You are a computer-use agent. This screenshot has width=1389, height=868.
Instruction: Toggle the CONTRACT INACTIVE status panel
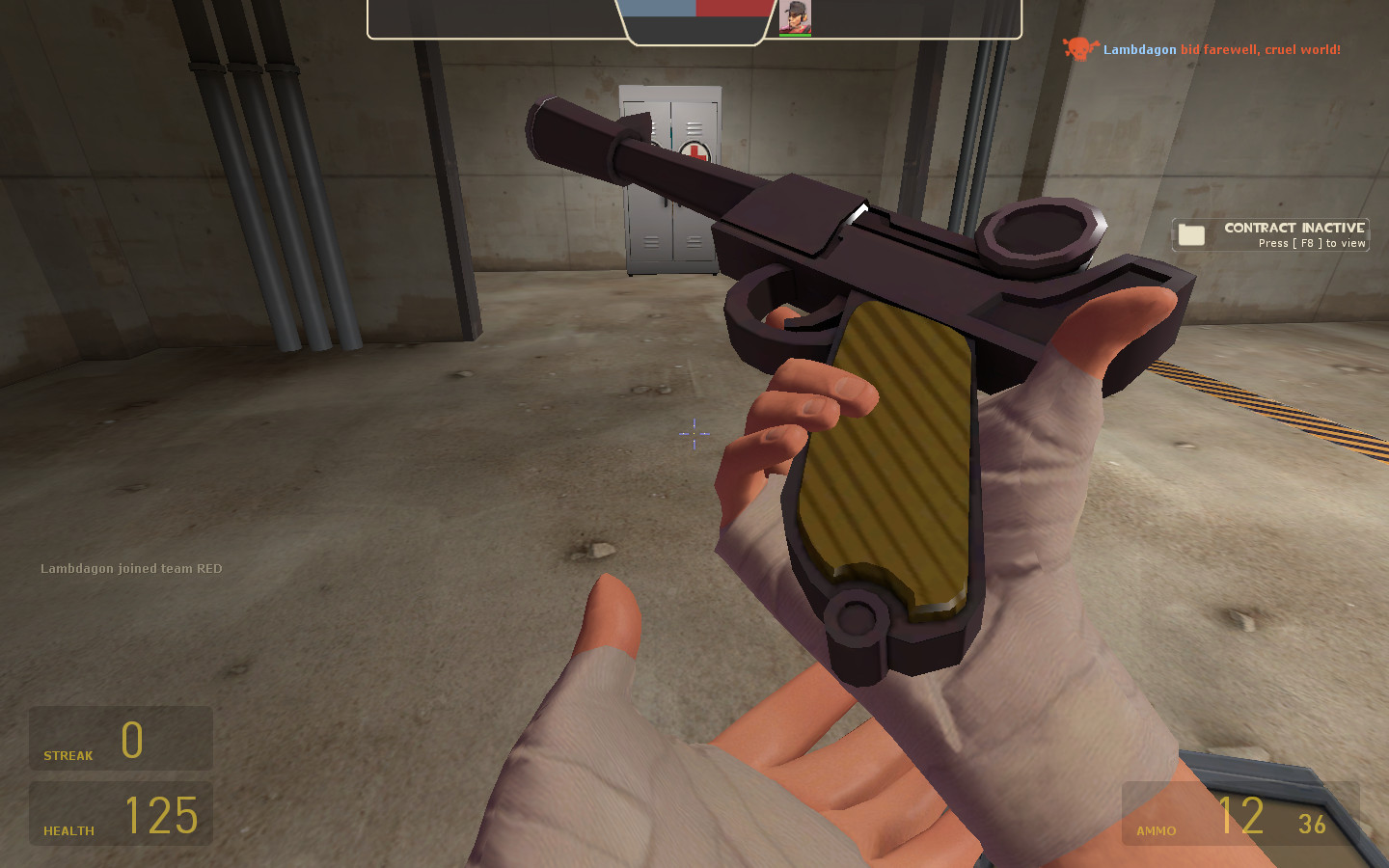point(1271,233)
